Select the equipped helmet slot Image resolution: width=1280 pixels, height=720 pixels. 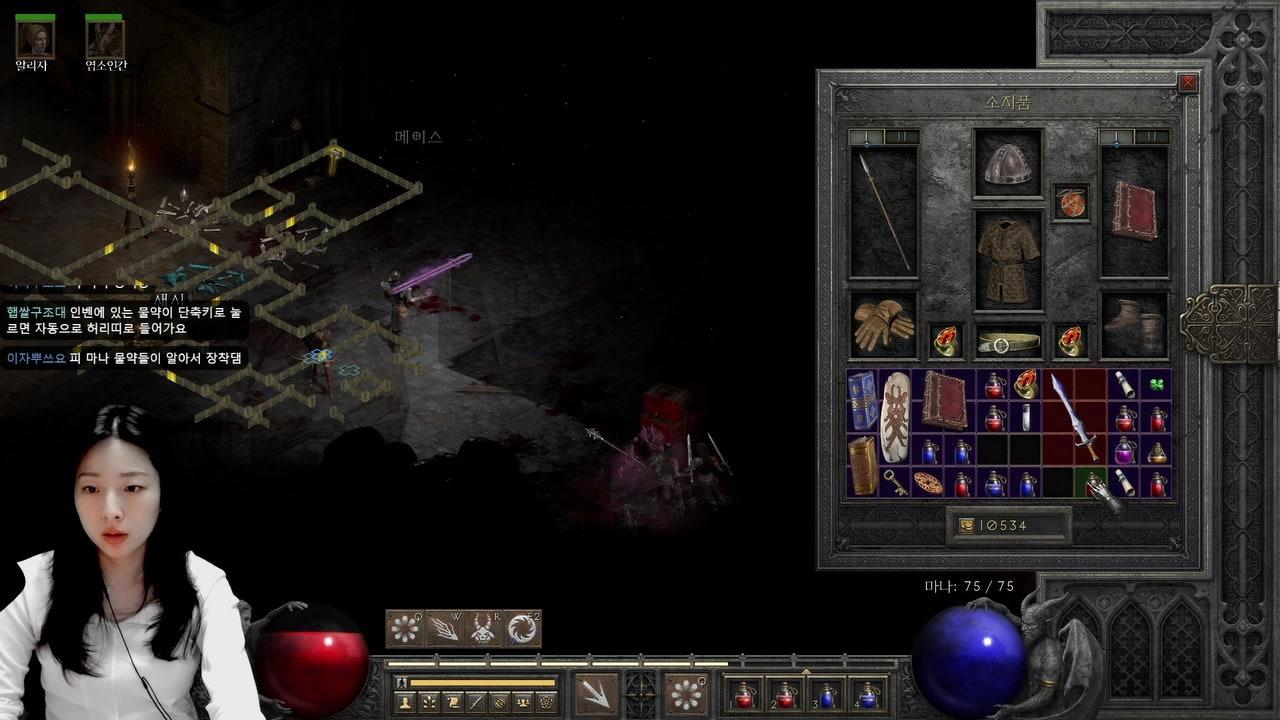[1008, 164]
